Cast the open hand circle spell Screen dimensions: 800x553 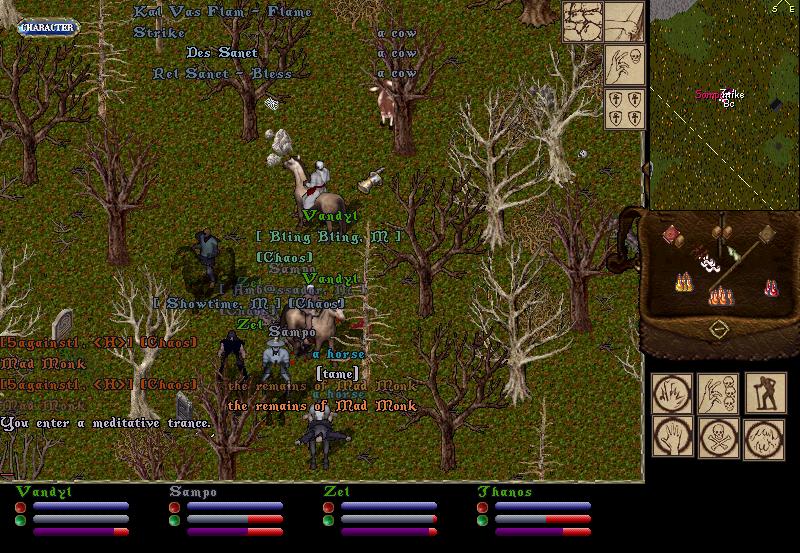coord(671,438)
